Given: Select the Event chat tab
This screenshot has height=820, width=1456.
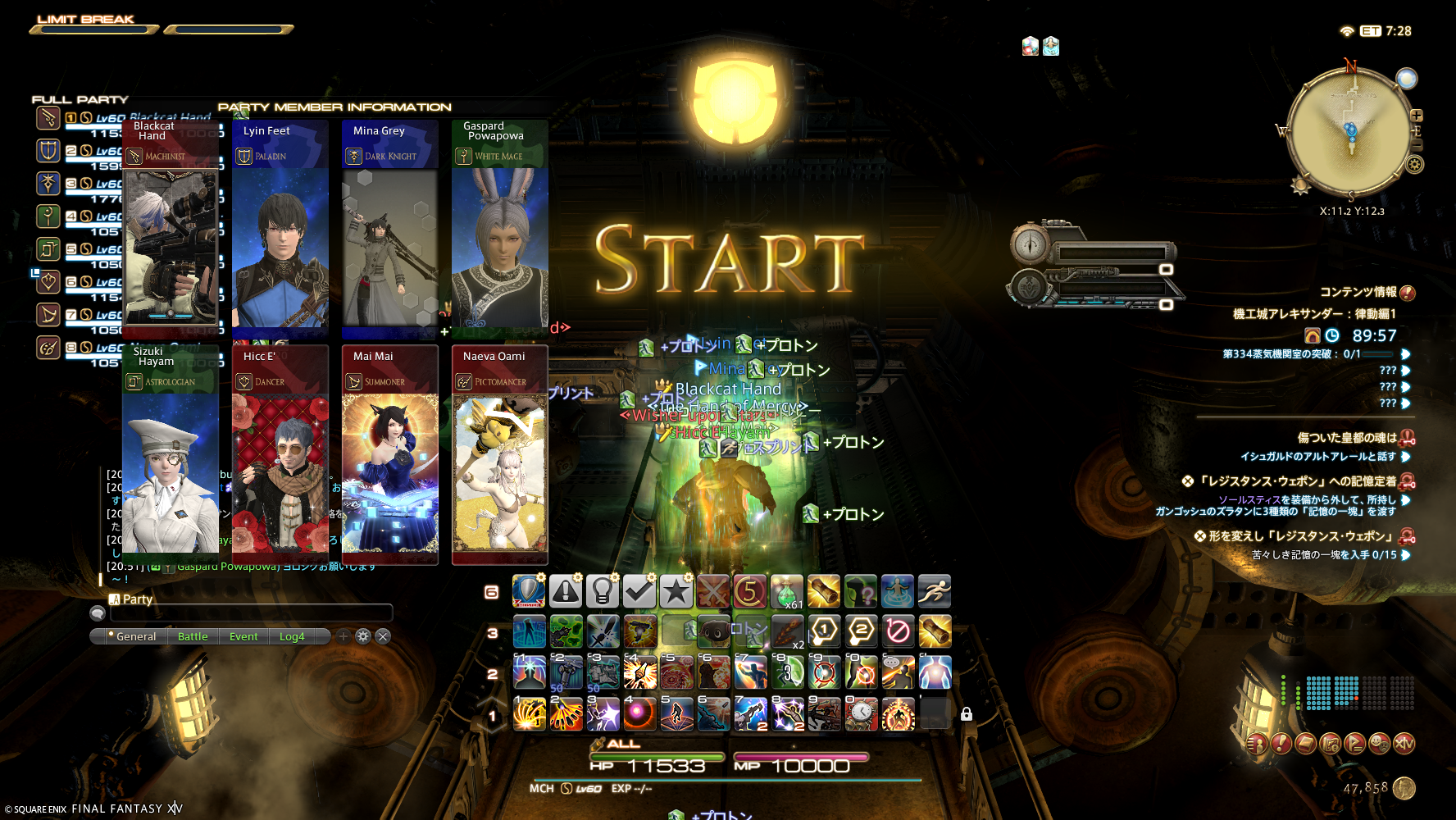Looking at the screenshot, I should (x=243, y=636).
